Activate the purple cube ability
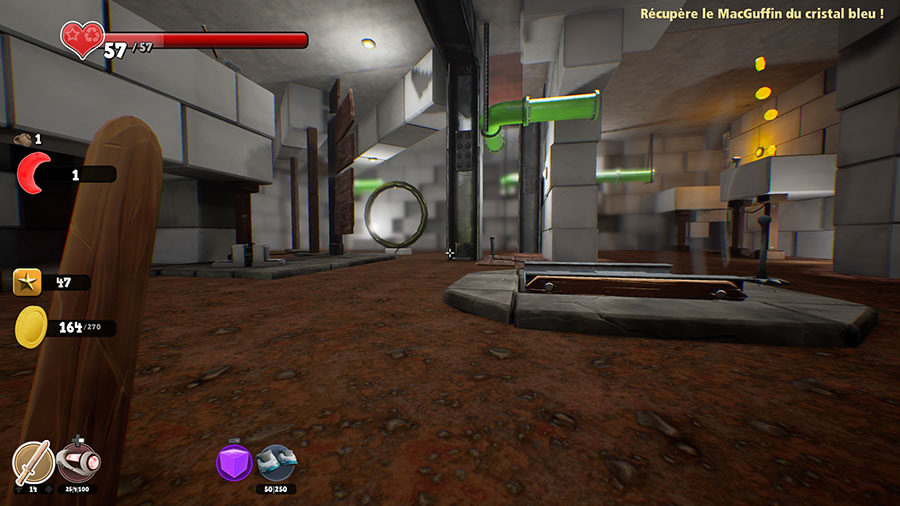The image size is (900, 506). [x=234, y=462]
